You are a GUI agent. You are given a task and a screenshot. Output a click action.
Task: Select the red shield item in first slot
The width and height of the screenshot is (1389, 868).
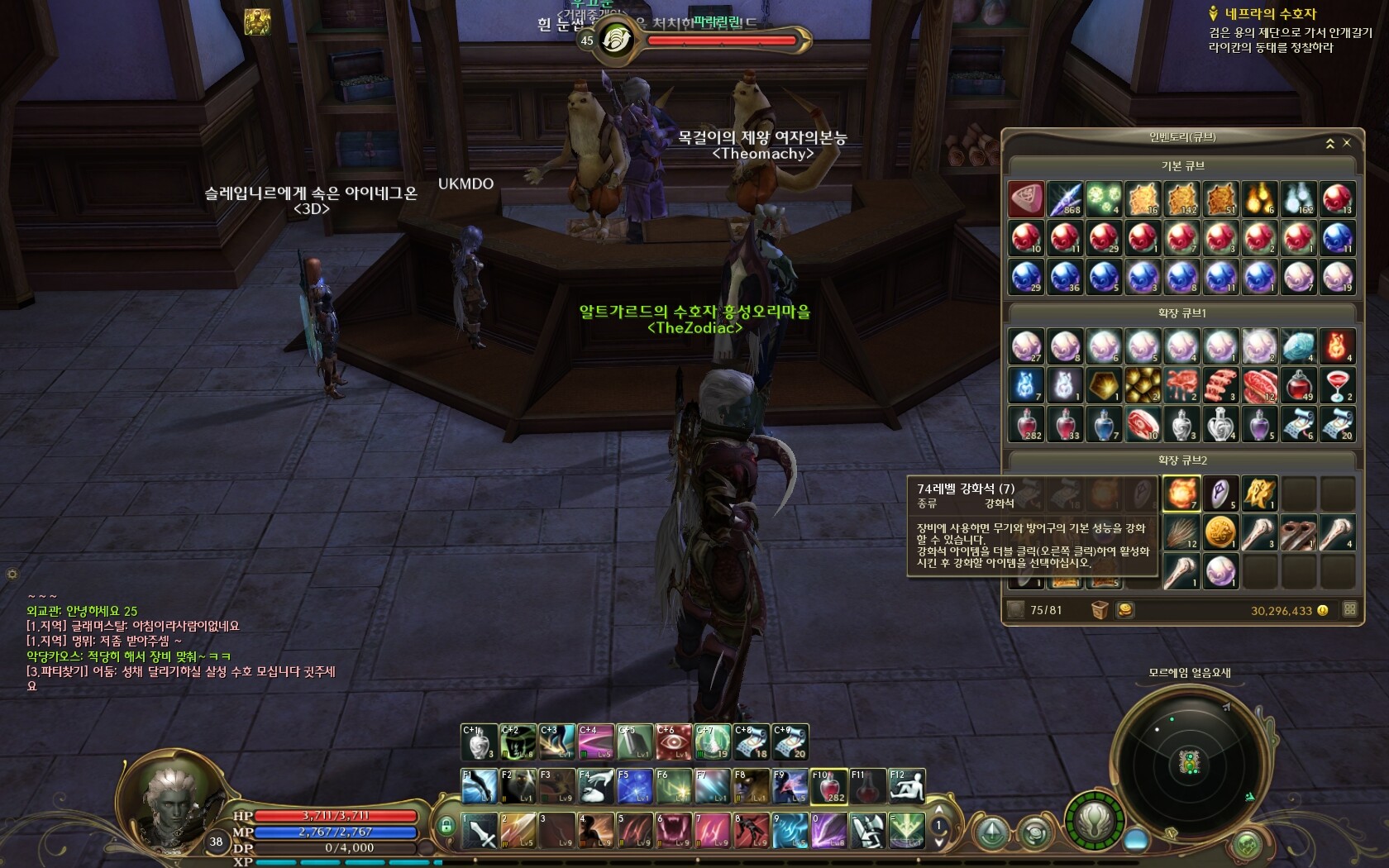click(x=1026, y=199)
